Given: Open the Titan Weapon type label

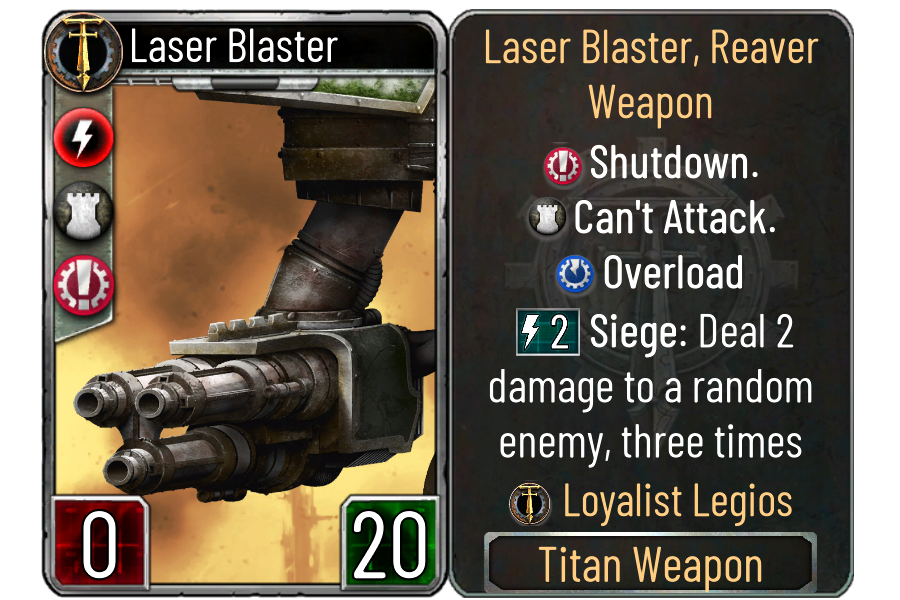Looking at the screenshot, I should click(651, 565).
